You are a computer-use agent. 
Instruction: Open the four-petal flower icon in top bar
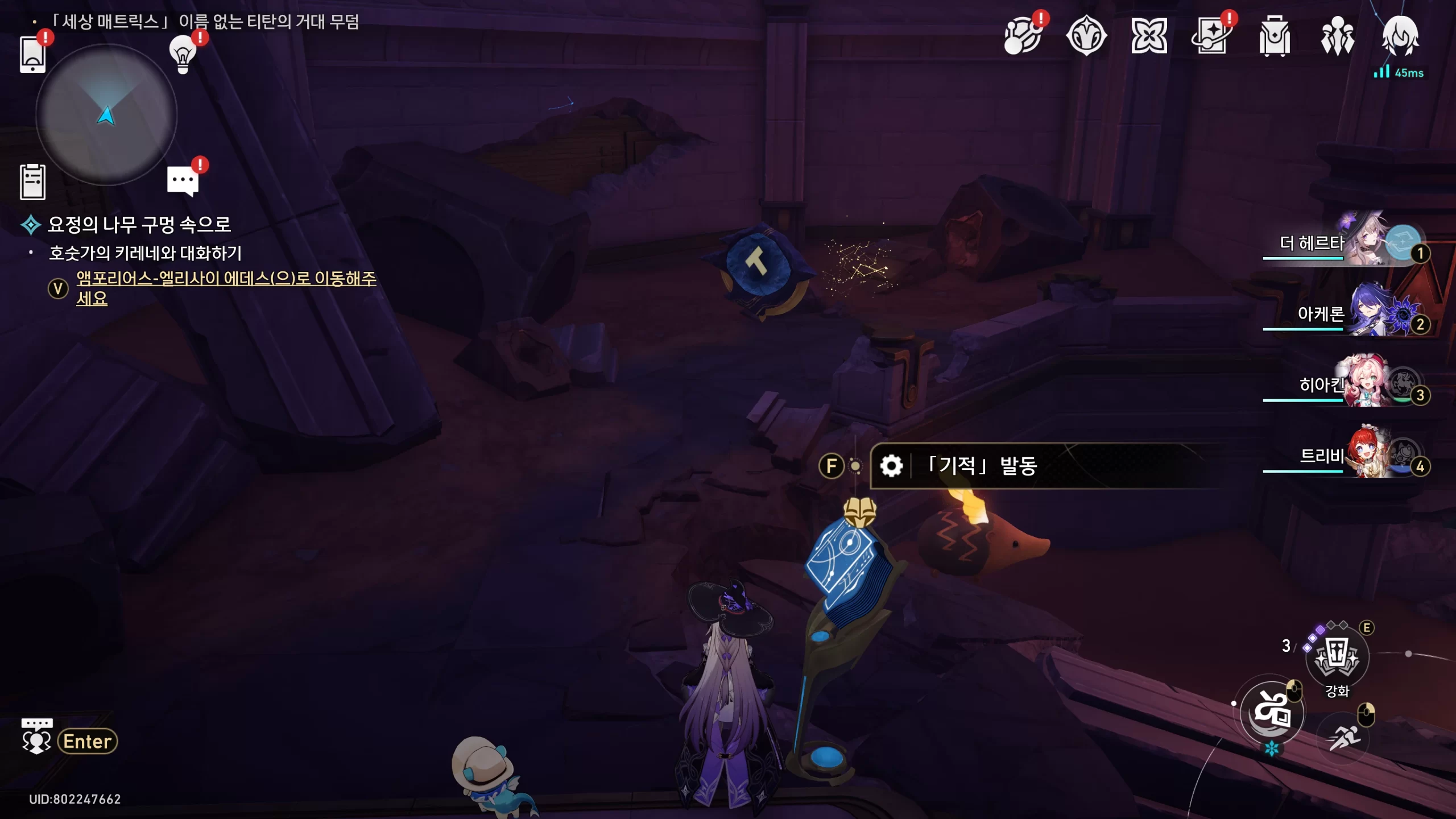click(x=1149, y=36)
